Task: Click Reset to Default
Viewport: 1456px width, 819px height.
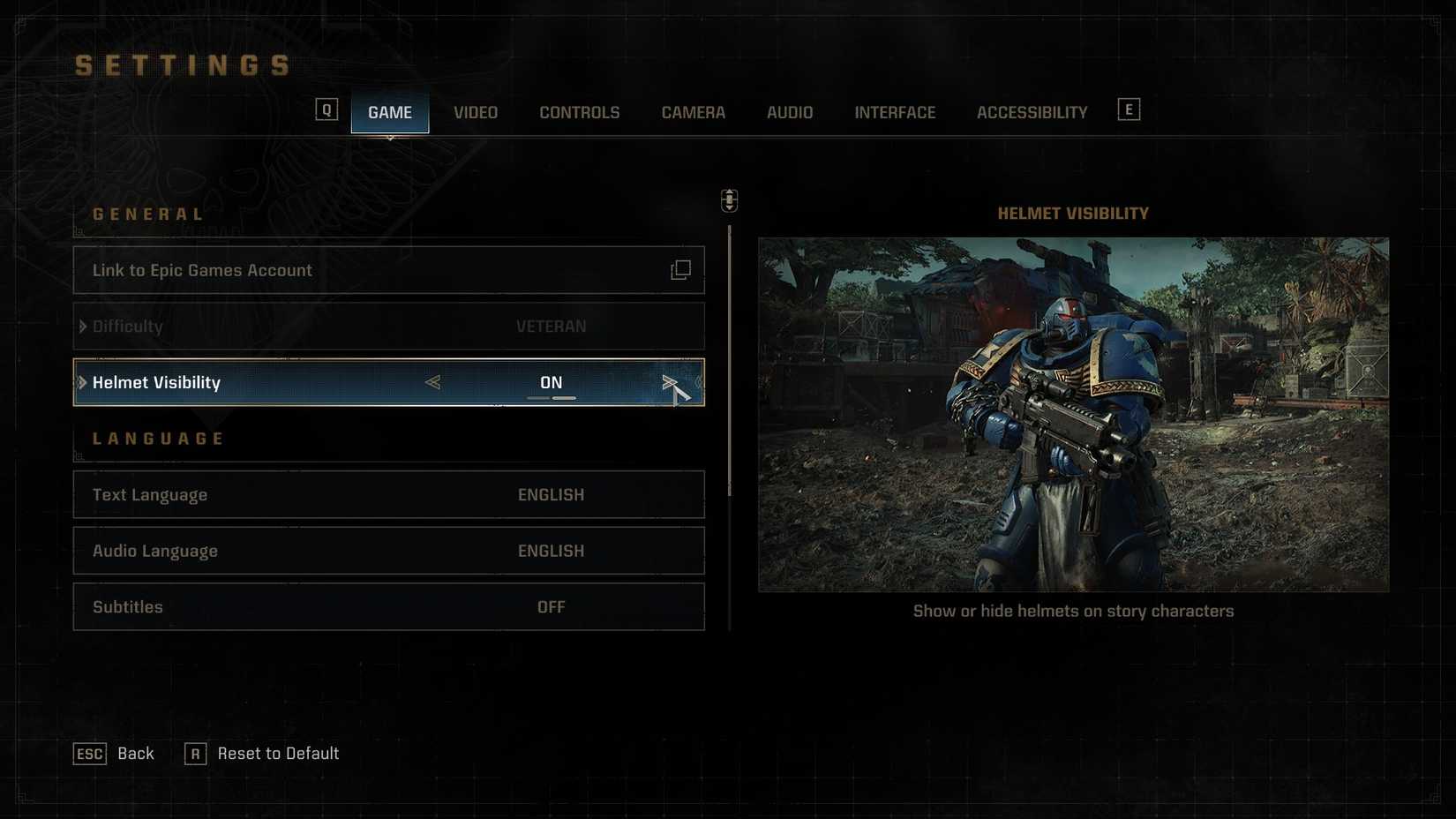Action: click(277, 754)
